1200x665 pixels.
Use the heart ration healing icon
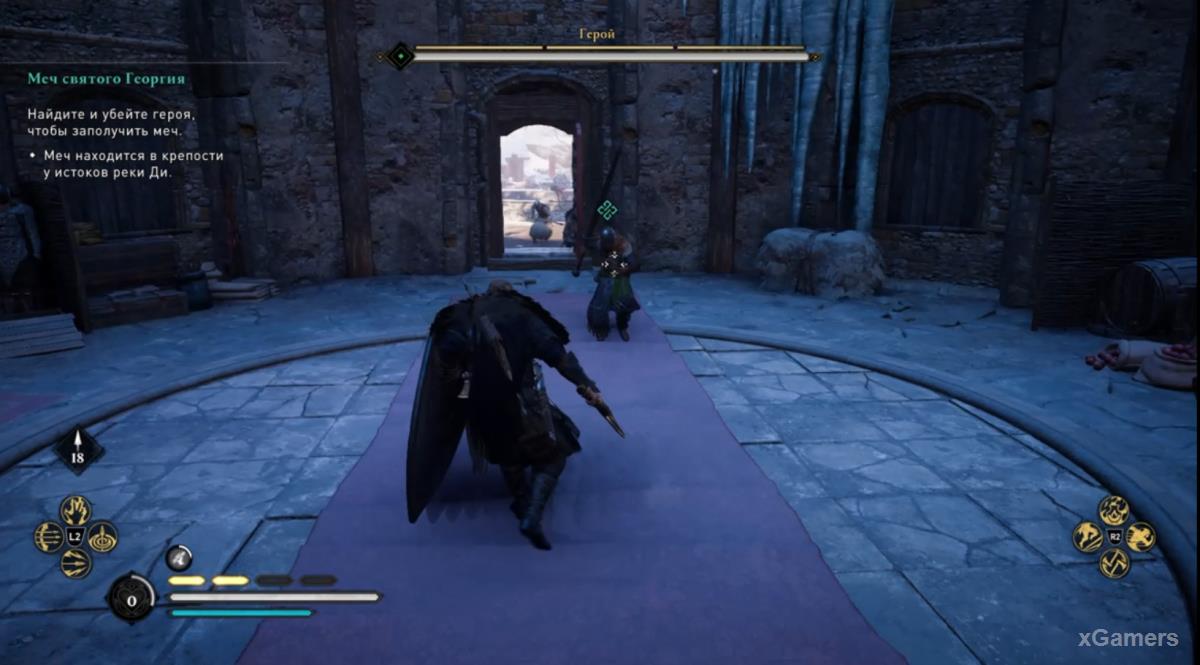pos(131,598)
